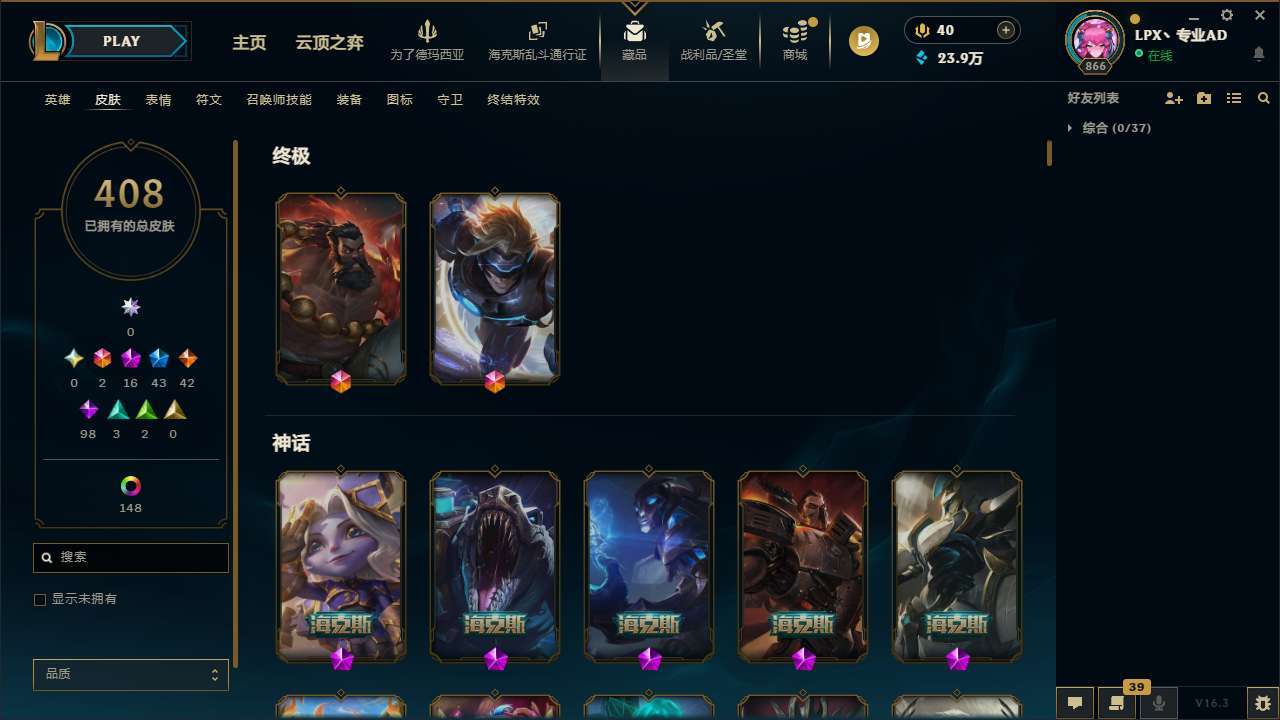
Task: Click the PLAY button
Action: pos(121,41)
